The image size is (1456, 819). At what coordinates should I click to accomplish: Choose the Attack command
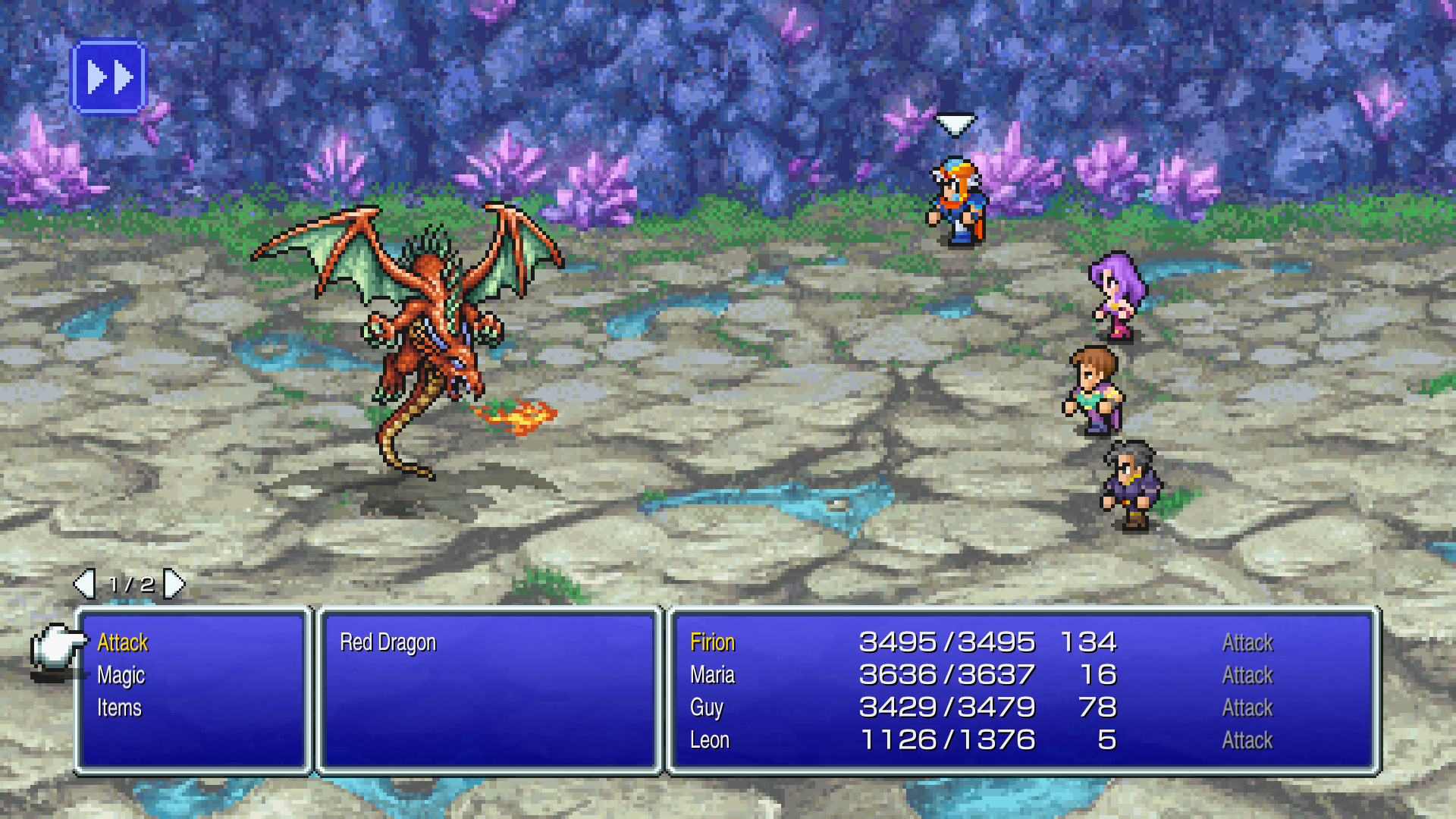tap(123, 643)
